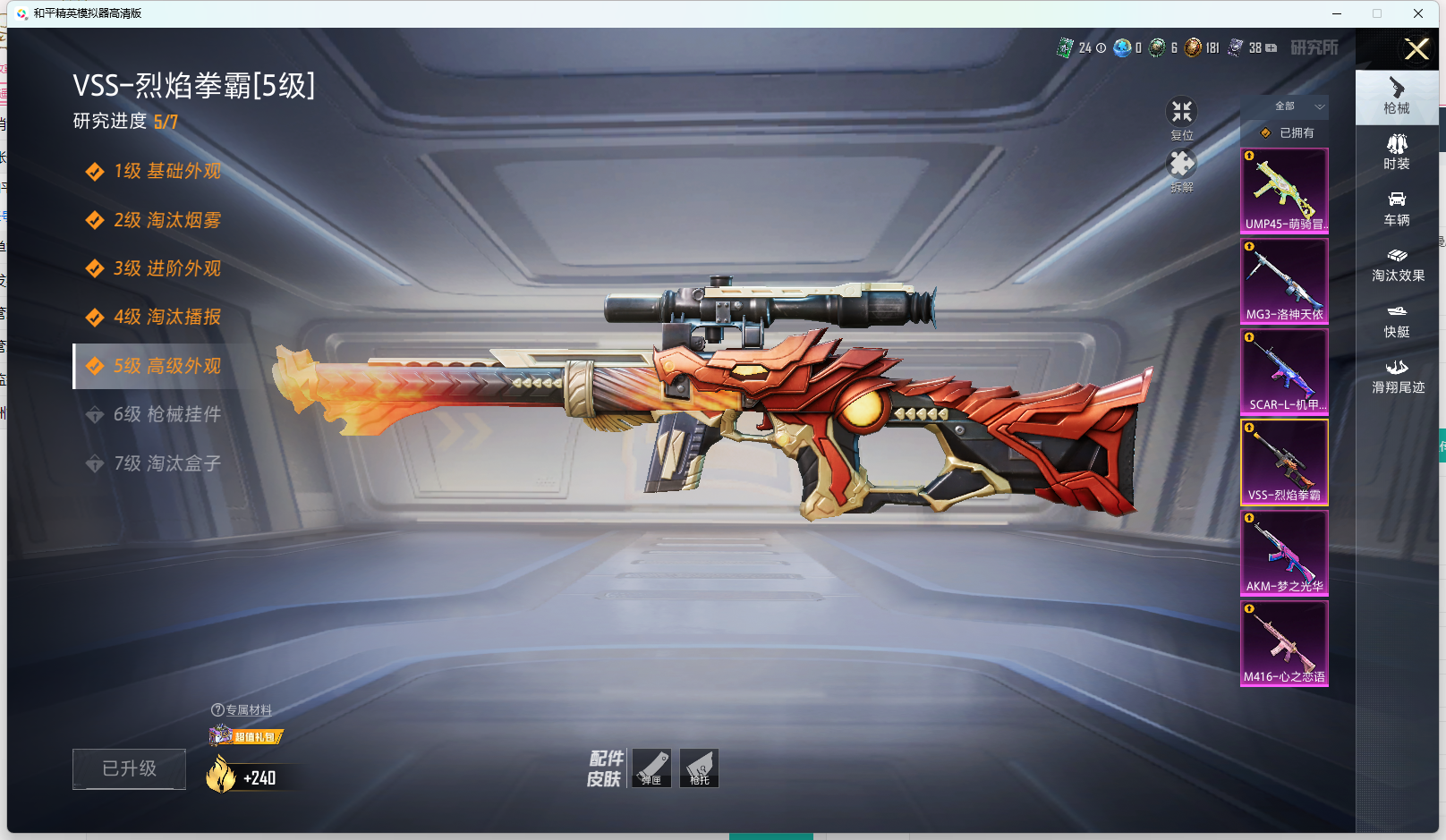The height and width of the screenshot is (840, 1446).
Task: Choose the M416-心之恋语 skin thumbnail
Action: 1284,643
